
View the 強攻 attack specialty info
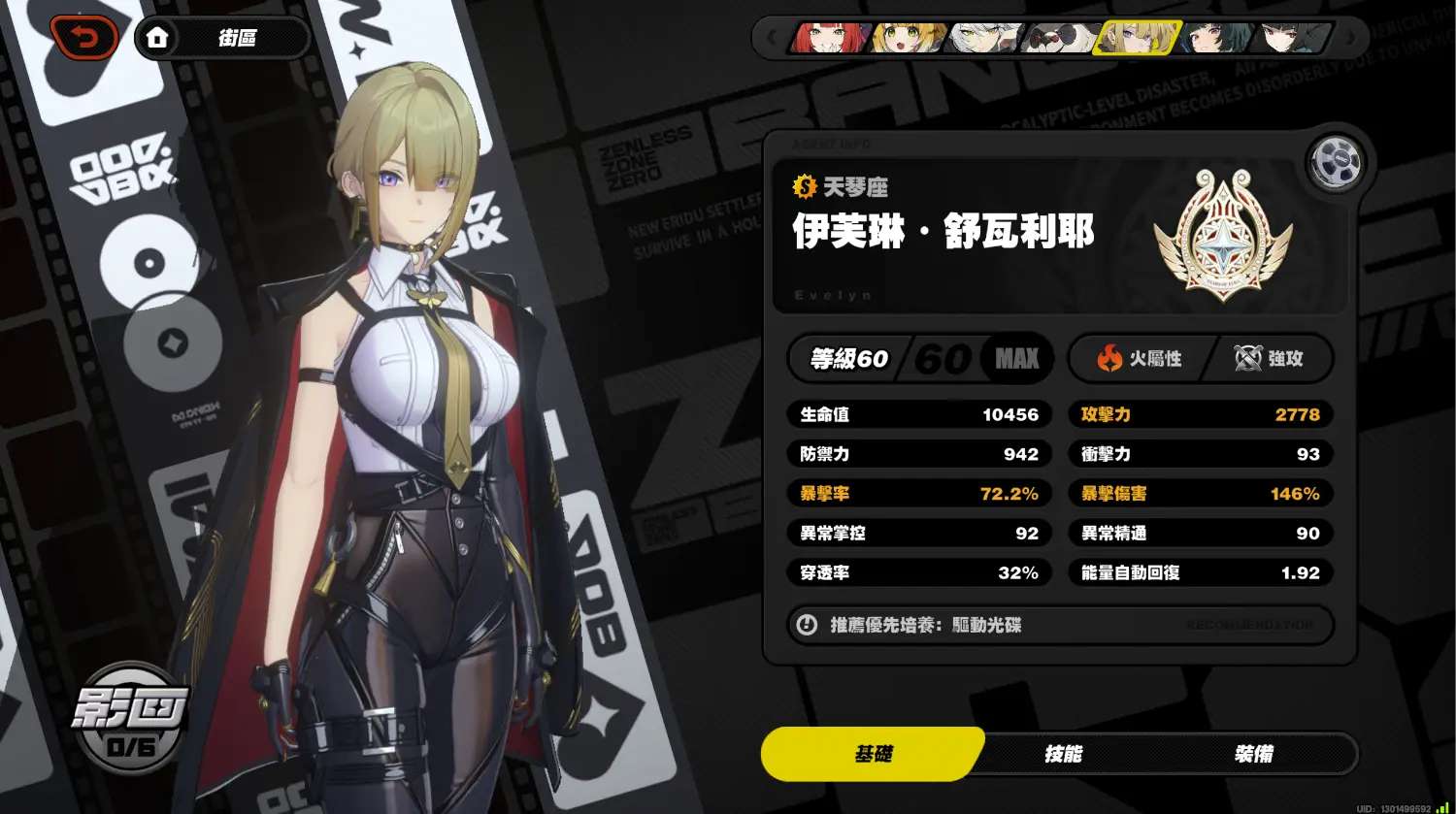[1269, 359]
